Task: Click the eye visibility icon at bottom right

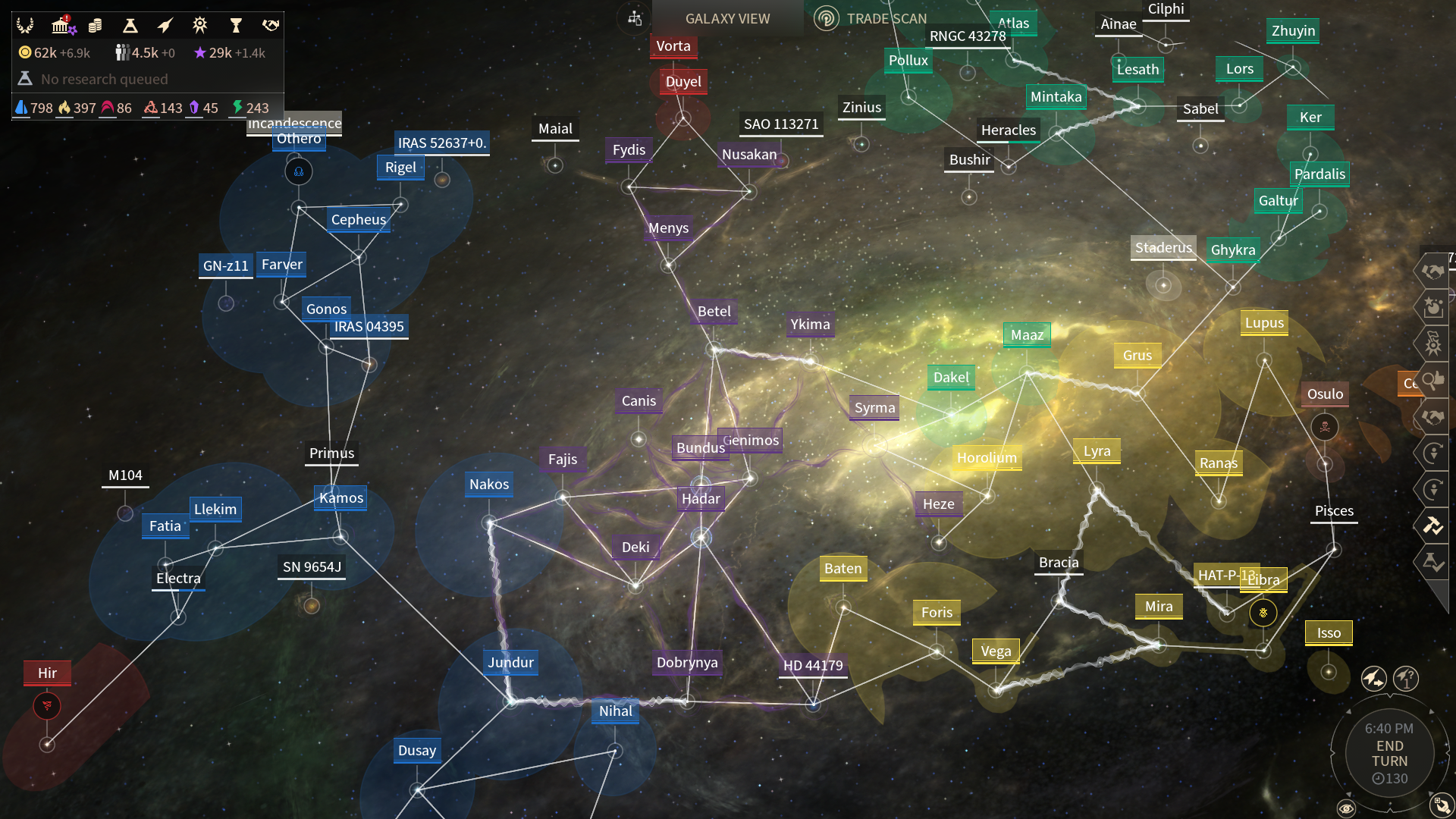Action: click(x=1347, y=809)
